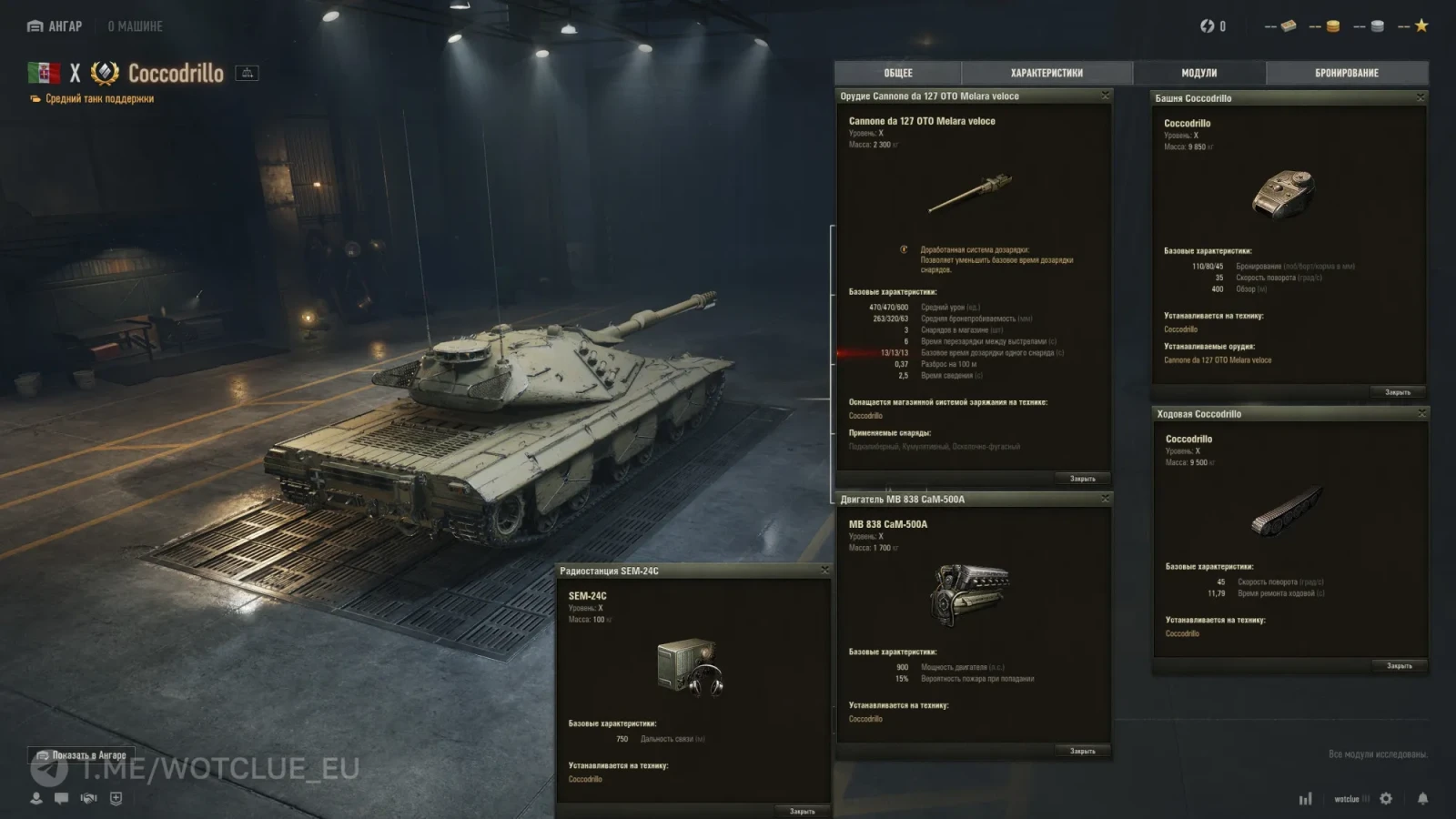Click the gold coins currency icon
This screenshot has width=1456, height=819.
[1332, 26]
